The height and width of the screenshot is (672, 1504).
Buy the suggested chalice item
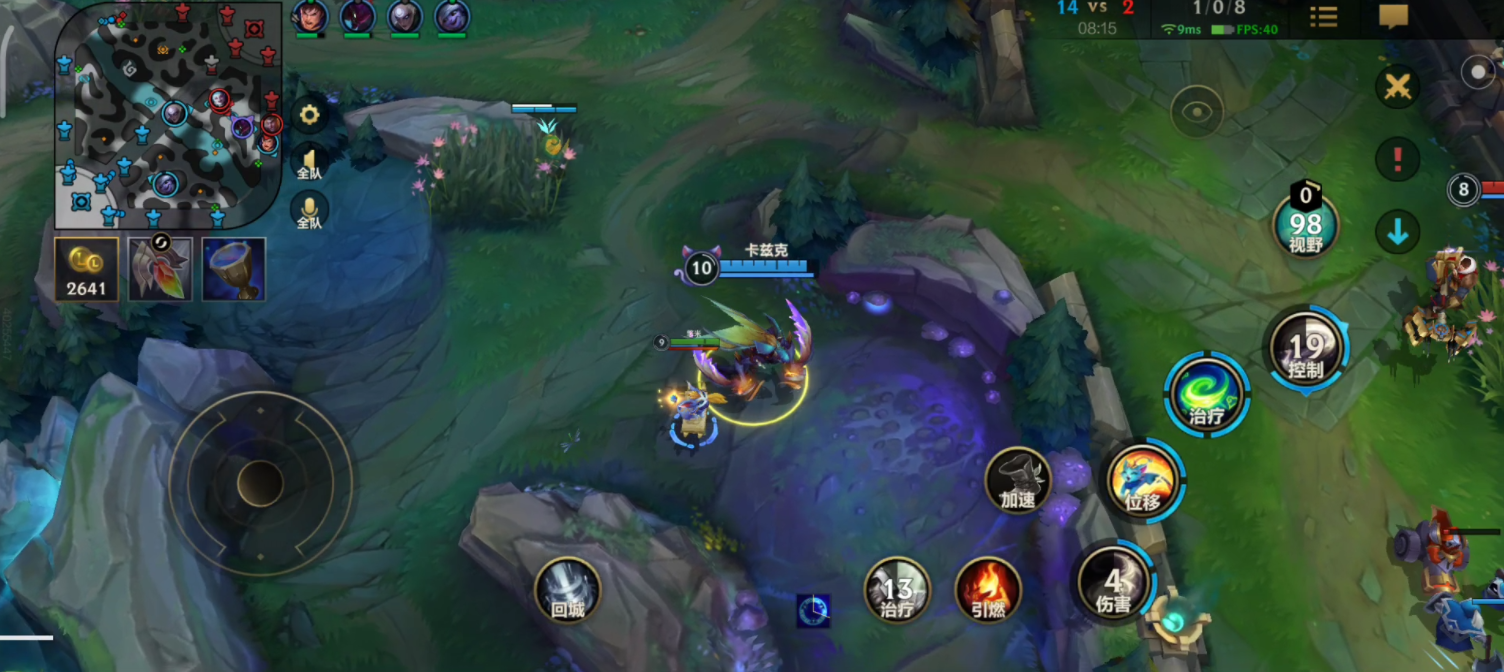pyautogui.click(x=234, y=269)
